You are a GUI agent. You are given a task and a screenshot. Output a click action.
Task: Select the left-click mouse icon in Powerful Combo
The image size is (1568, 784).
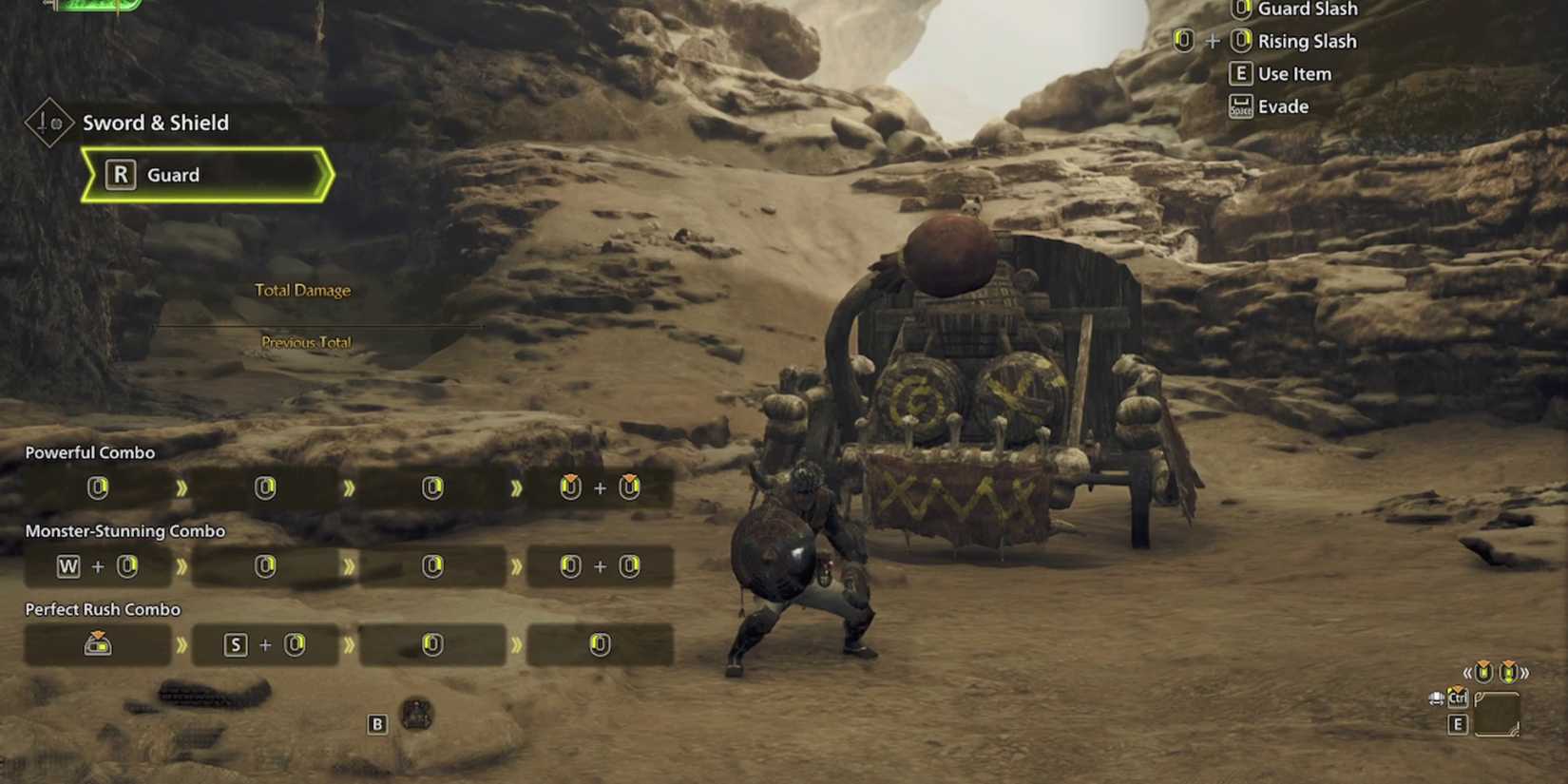coord(98,488)
